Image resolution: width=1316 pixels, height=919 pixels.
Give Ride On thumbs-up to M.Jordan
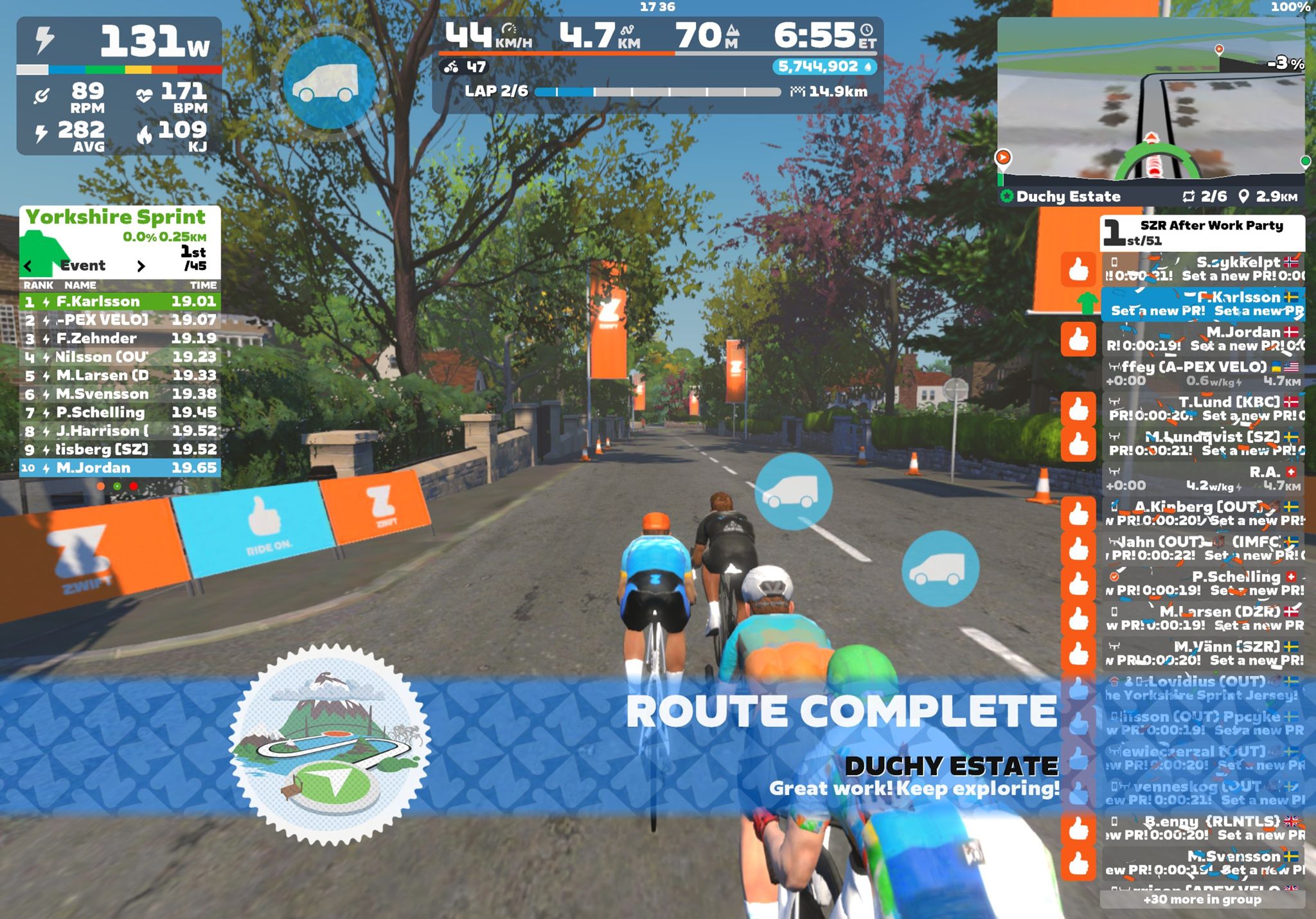click(1078, 339)
